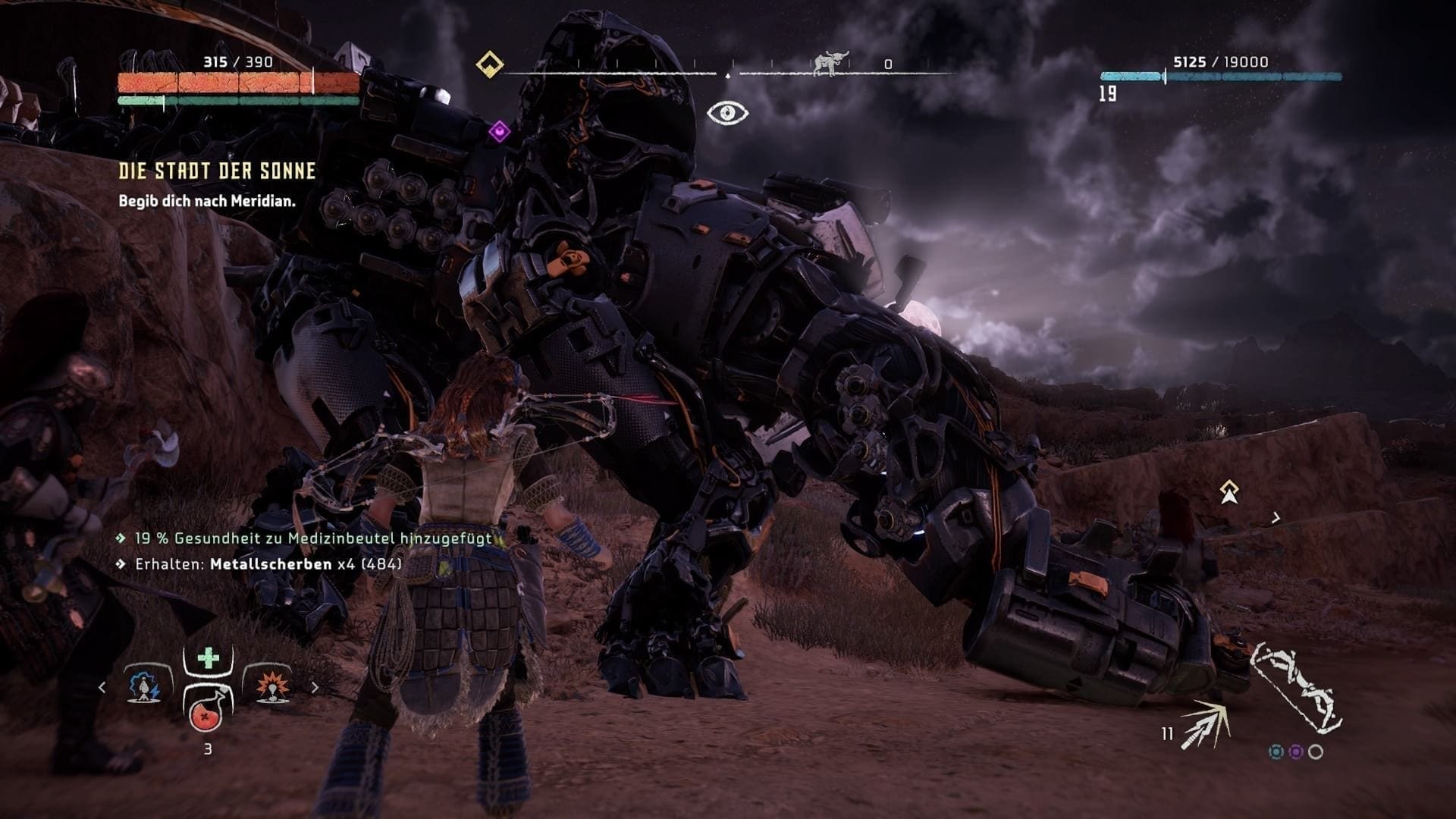Choose the shock trap tool slot
The width and height of the screenshot is (1456, 819).
145,686
